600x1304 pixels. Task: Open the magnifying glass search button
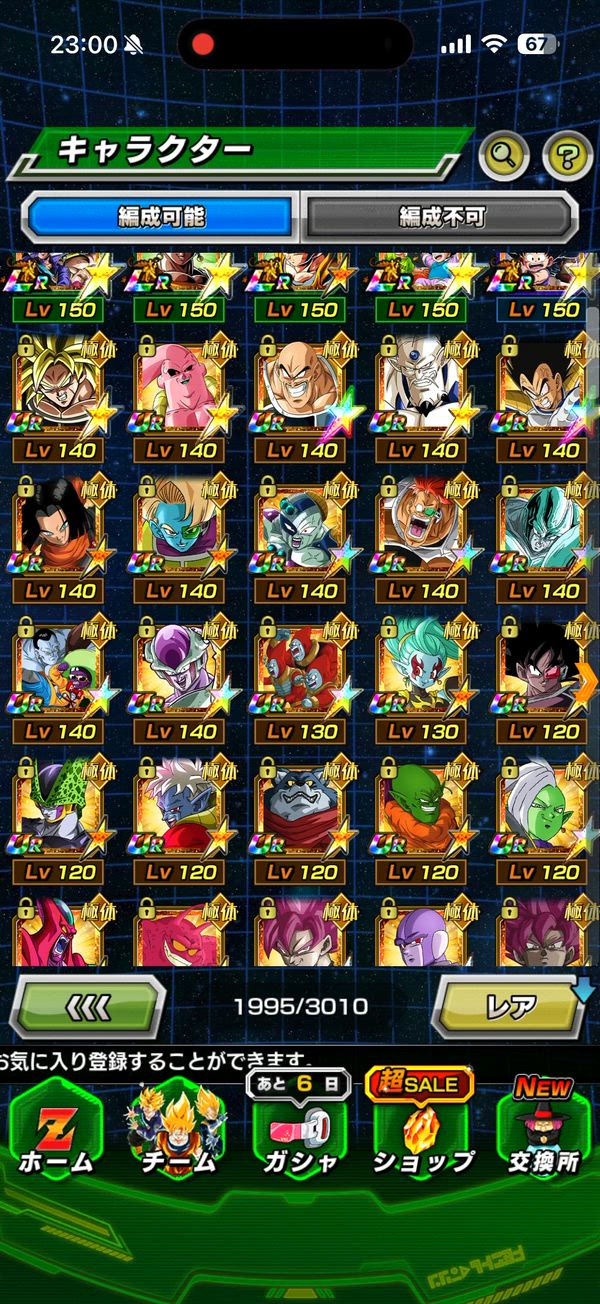(x=504, y=154)
